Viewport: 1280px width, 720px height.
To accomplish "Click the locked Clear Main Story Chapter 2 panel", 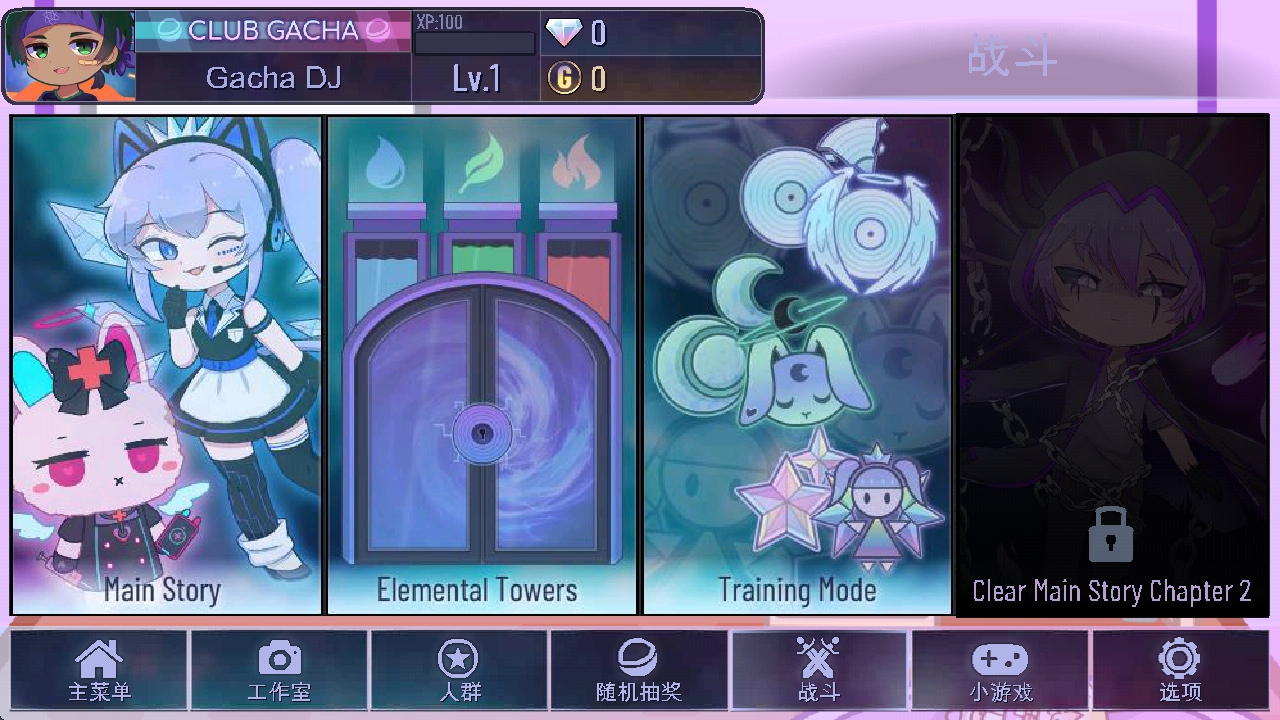I will [x=1112, y=365].
